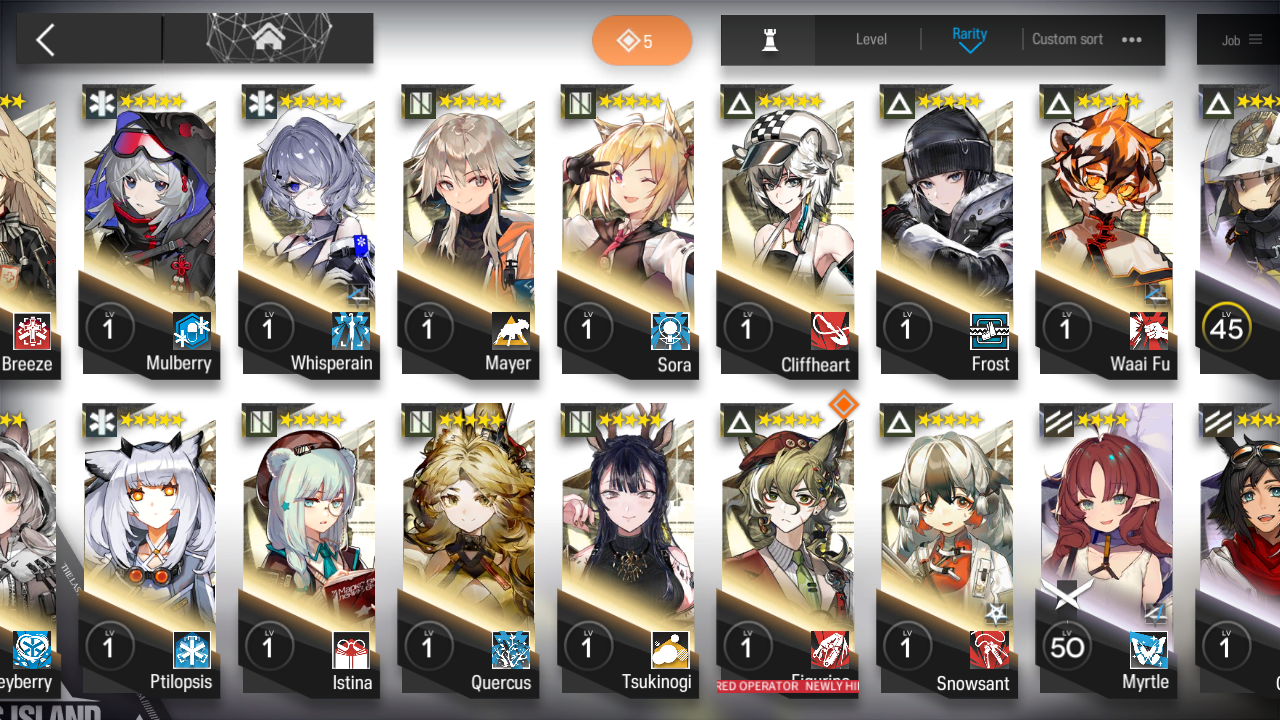Pick the Quercus operator card
Image resolution: width=1280 pixels, height=720 pixels.
[x=468, y=550]
